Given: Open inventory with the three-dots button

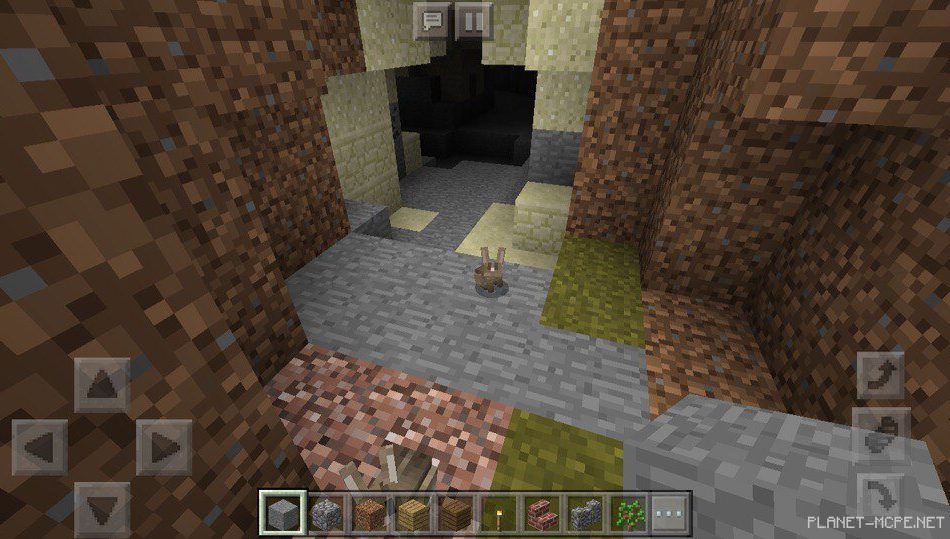Looking at the screenshot, I should click(x=669, y=514).
